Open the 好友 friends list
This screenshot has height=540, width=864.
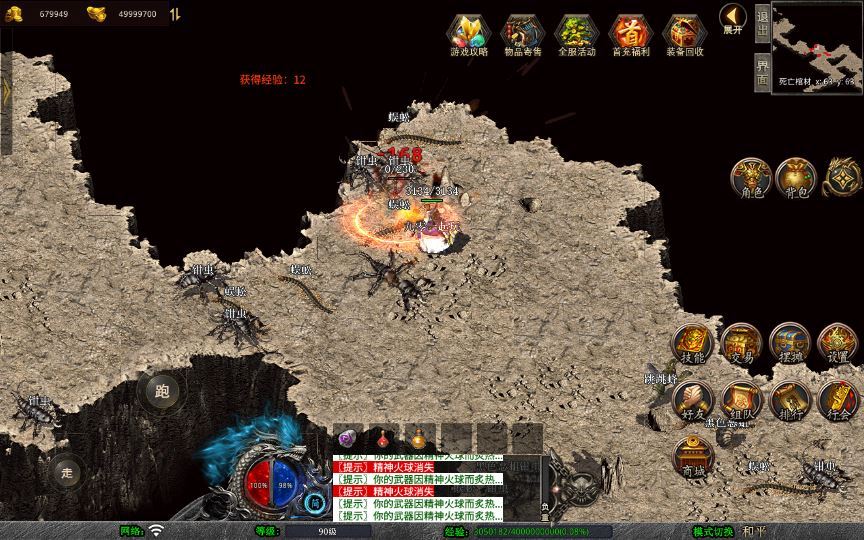[x=692, y=400]
